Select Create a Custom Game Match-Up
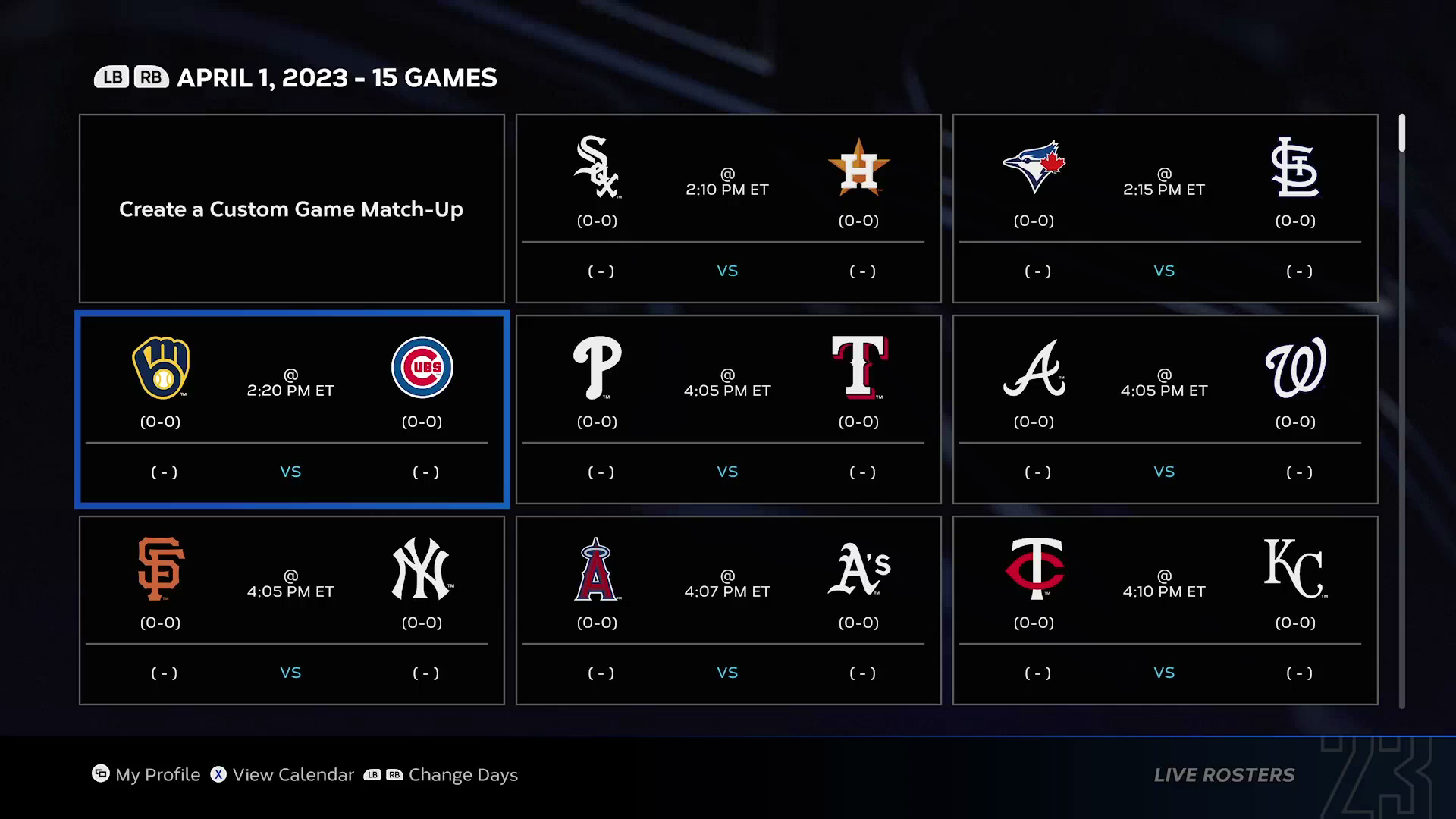Viewport: 1456px width, 819px height. tap(291, 209)
